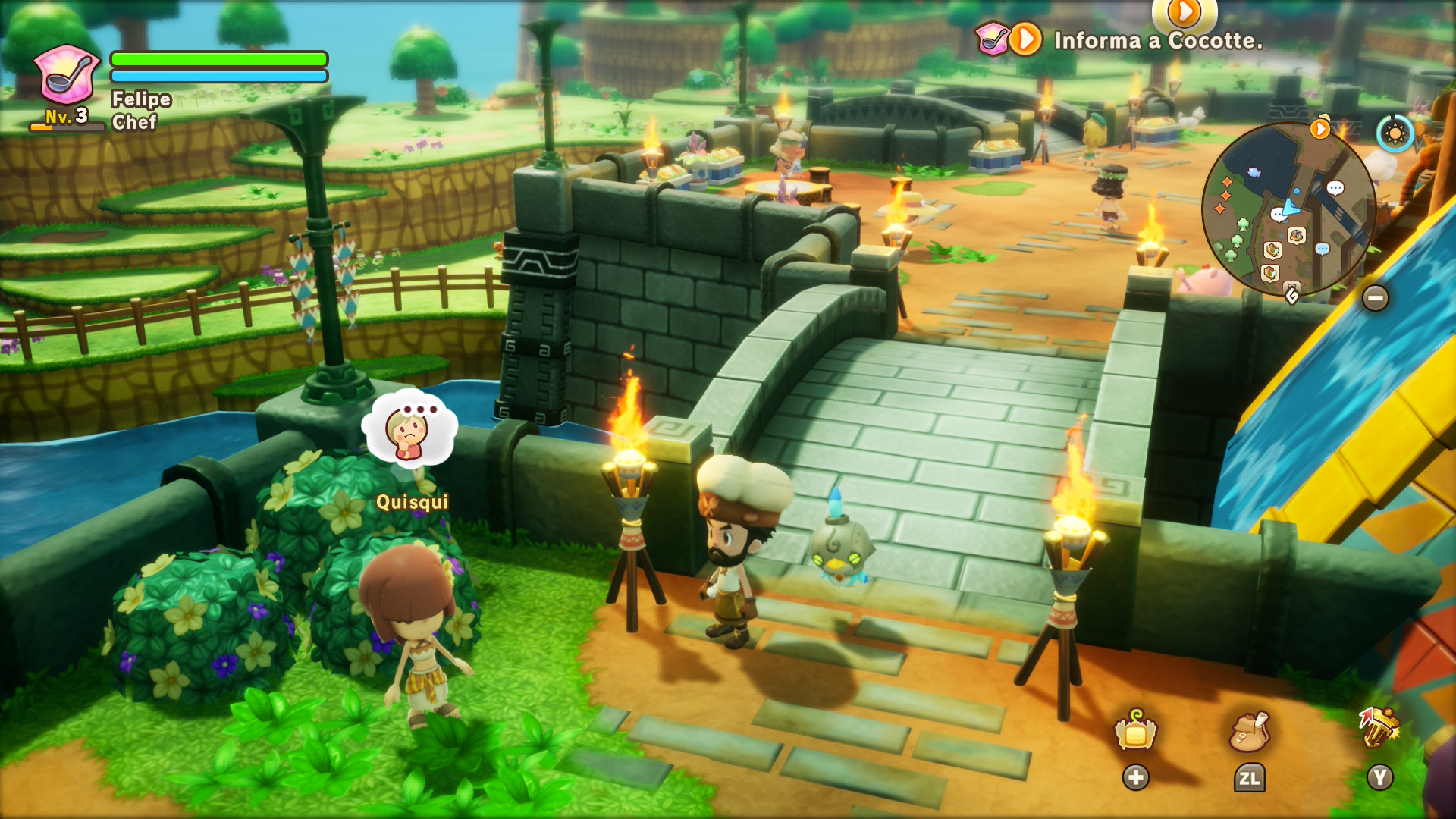Click the orange quest arrow on minimap edge
The height and width of the screenshot is (819, 1456).
[1320, 129]
